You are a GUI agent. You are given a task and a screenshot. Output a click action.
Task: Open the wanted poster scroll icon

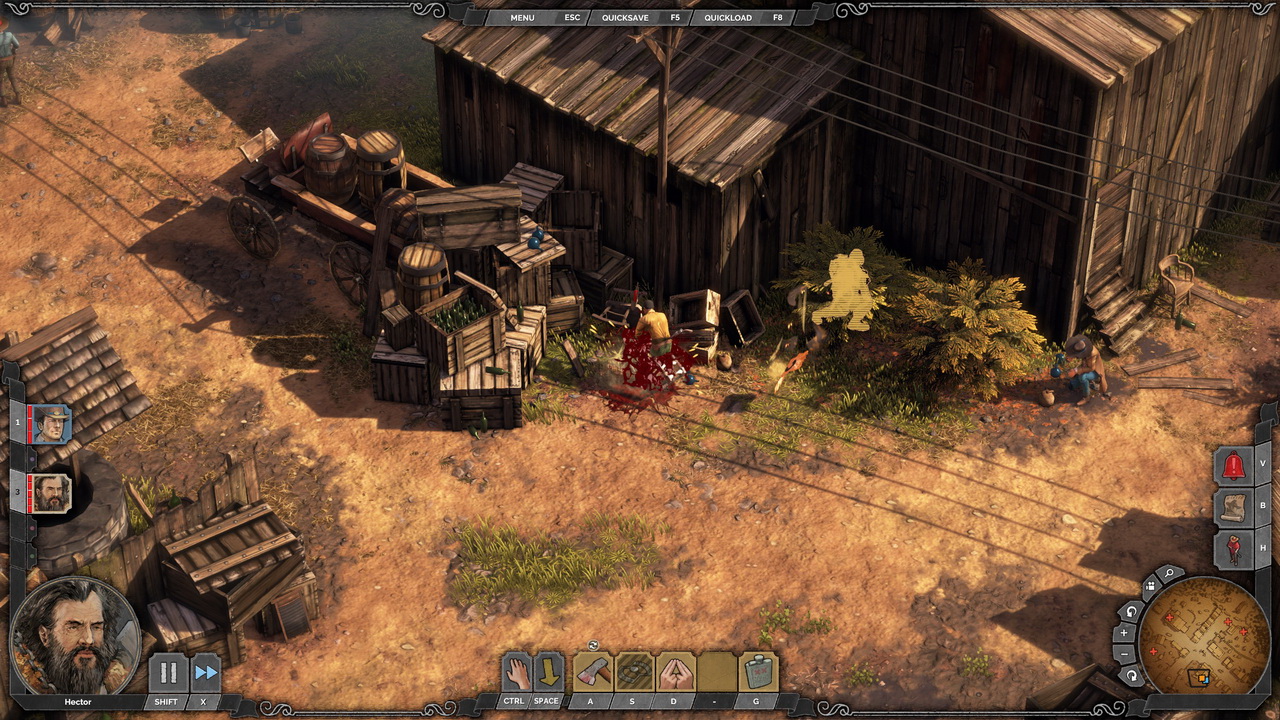point(1232,506)
